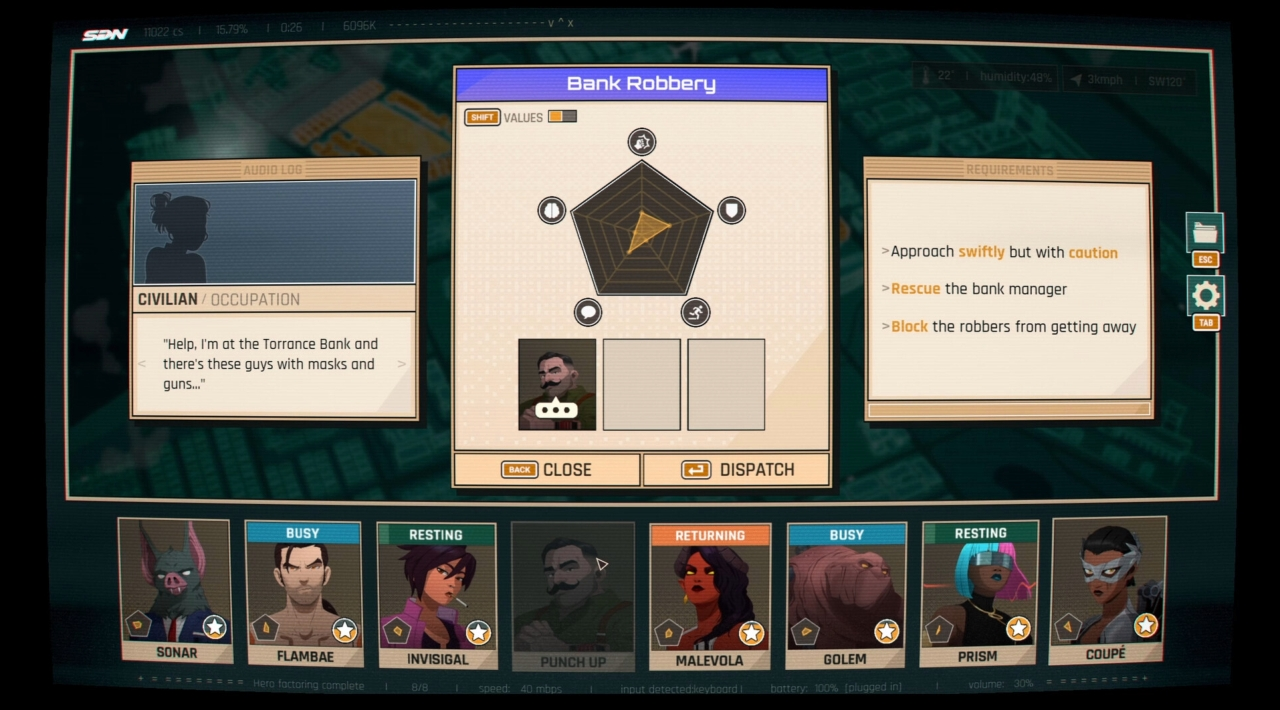Toggle the stat Values switch
1280x710 pixels.
pyautogui.click(x=562, y=117)
